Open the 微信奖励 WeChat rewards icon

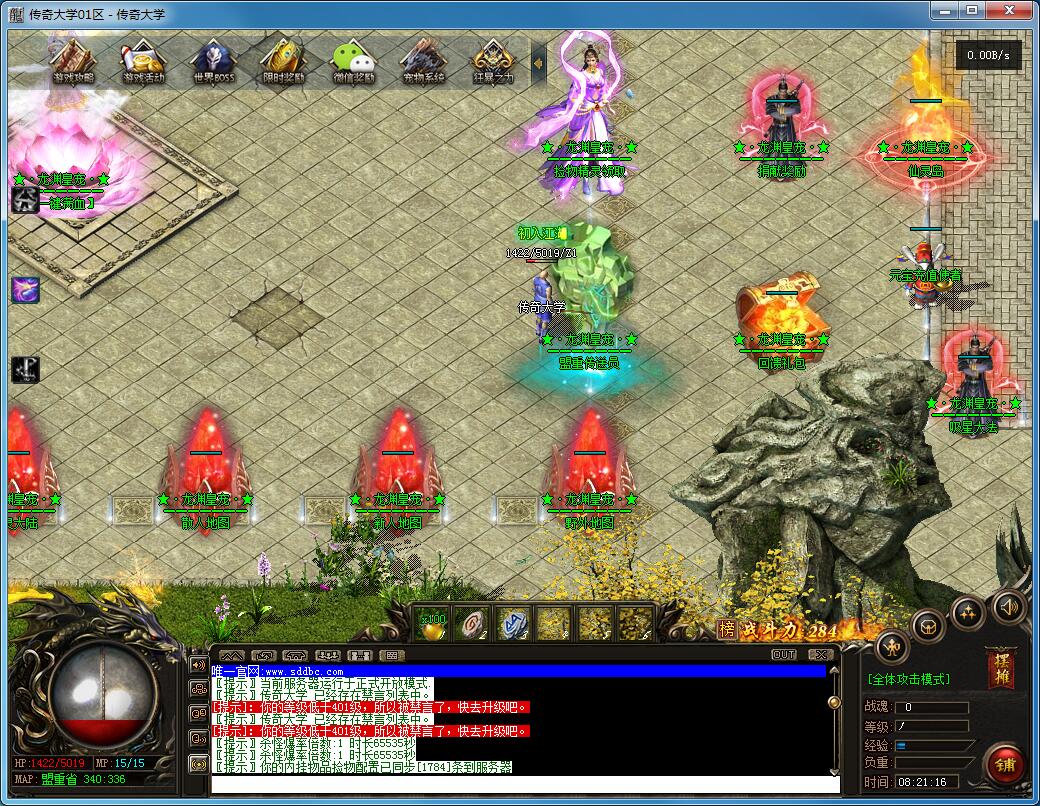pyautogui.click(x=353, y=61)
